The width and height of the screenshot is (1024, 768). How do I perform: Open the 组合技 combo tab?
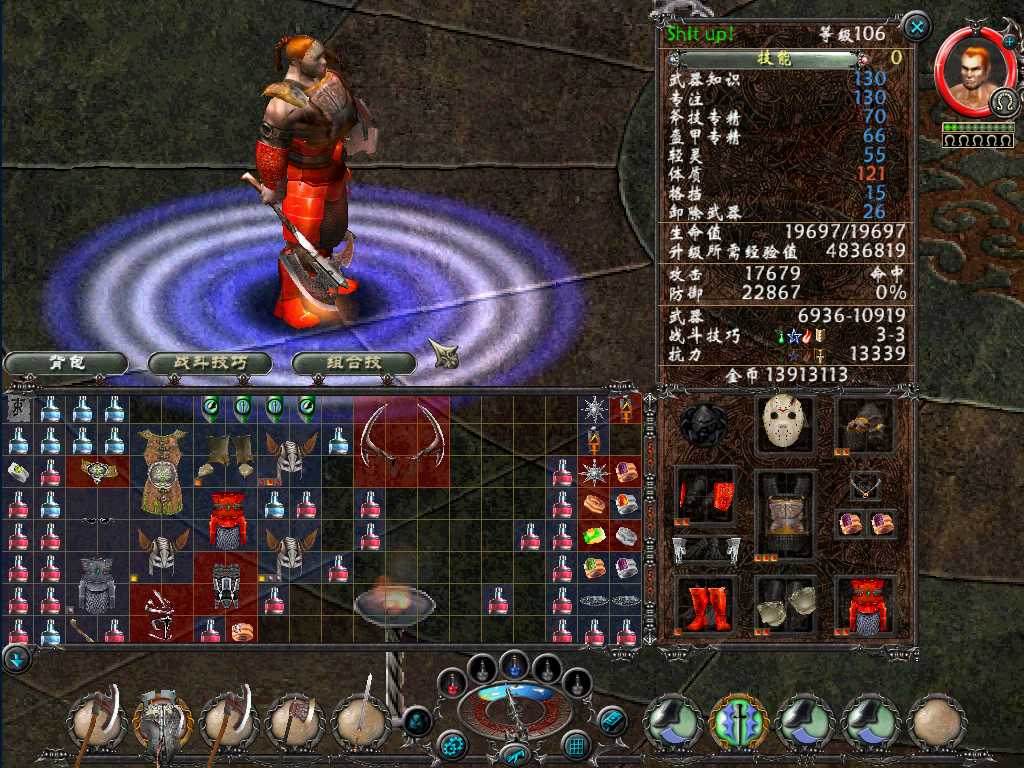coord(353,363)
